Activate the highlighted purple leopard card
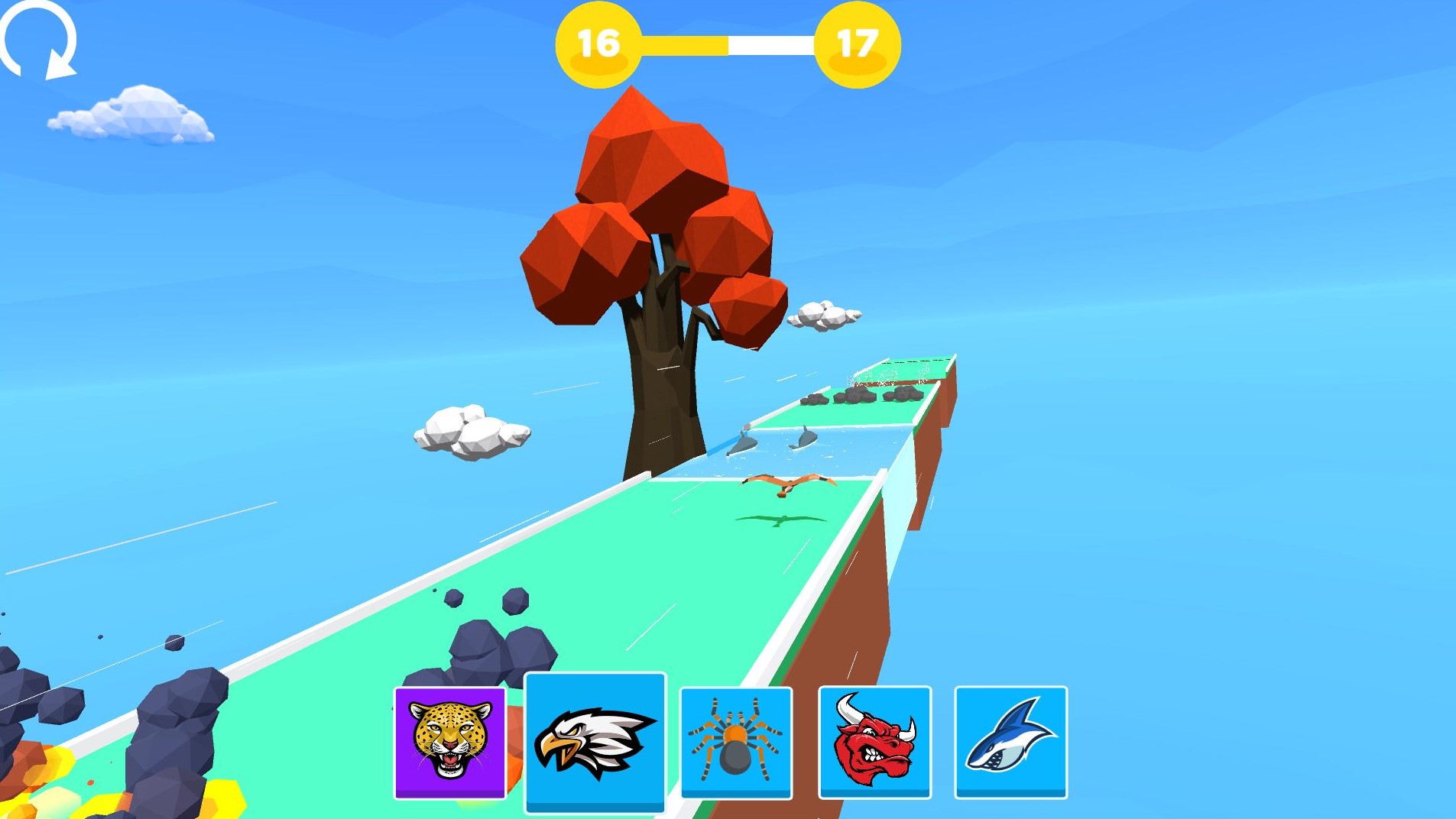Viewport: 1456px width, 819px height. point(449,743)
